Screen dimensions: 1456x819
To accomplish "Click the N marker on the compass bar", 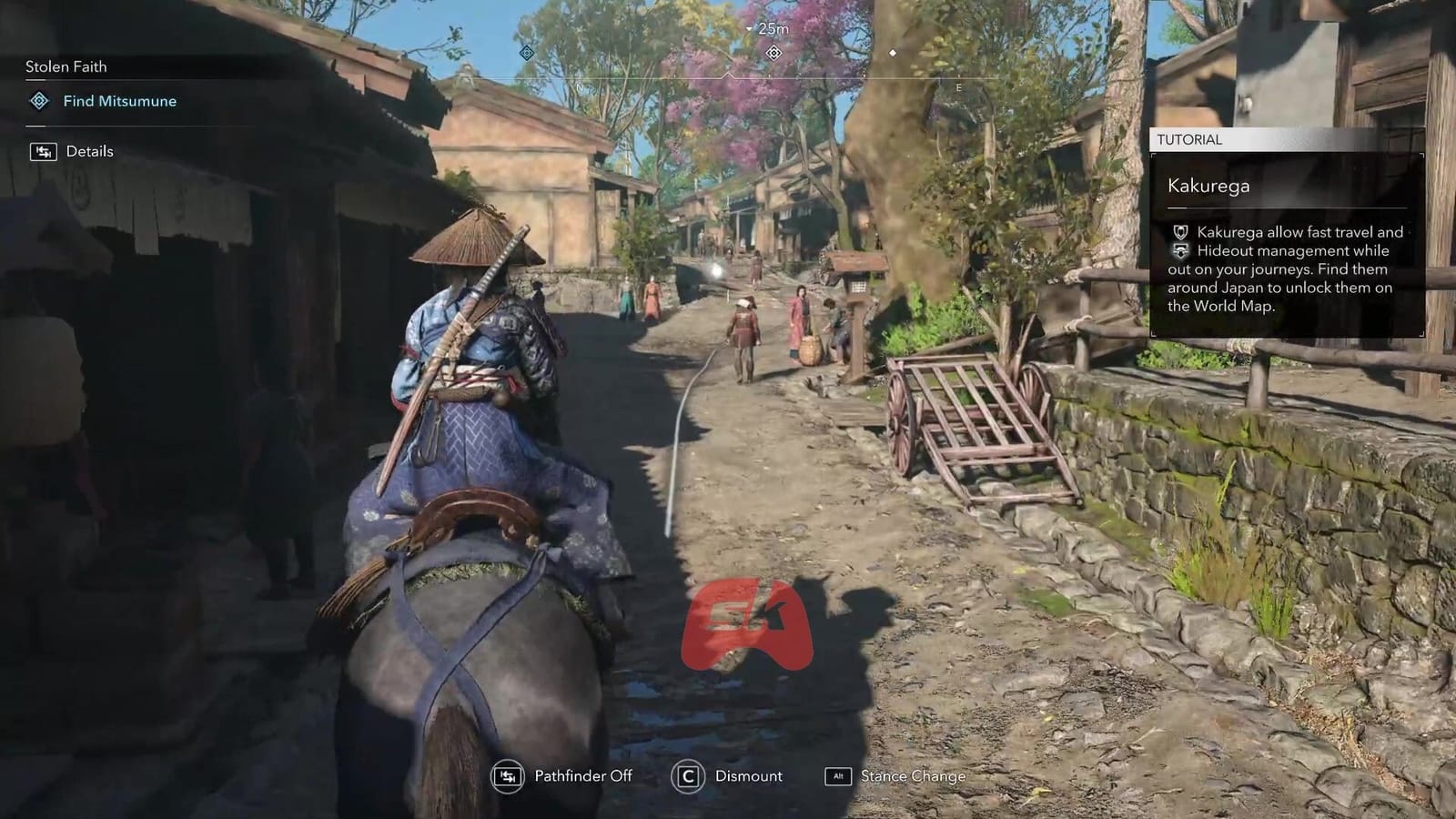I will [x=577, y=86].
